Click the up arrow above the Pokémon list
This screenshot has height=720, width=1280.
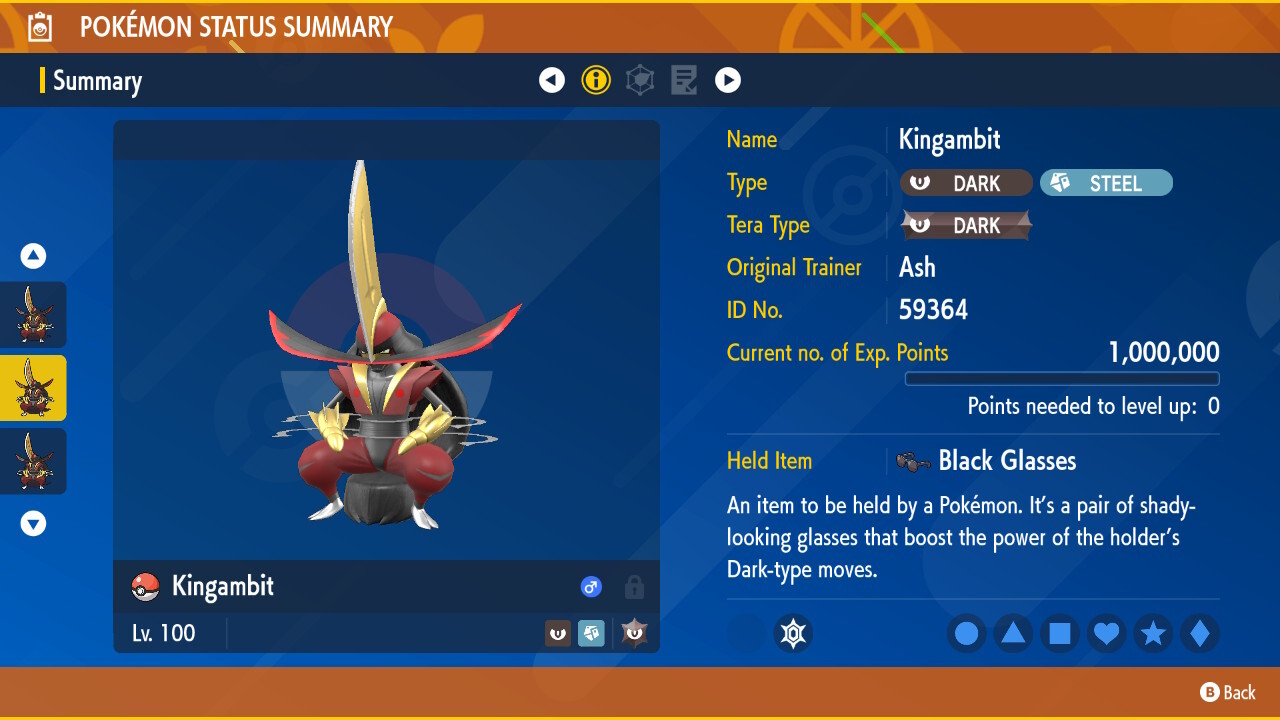tap(33, 257)
